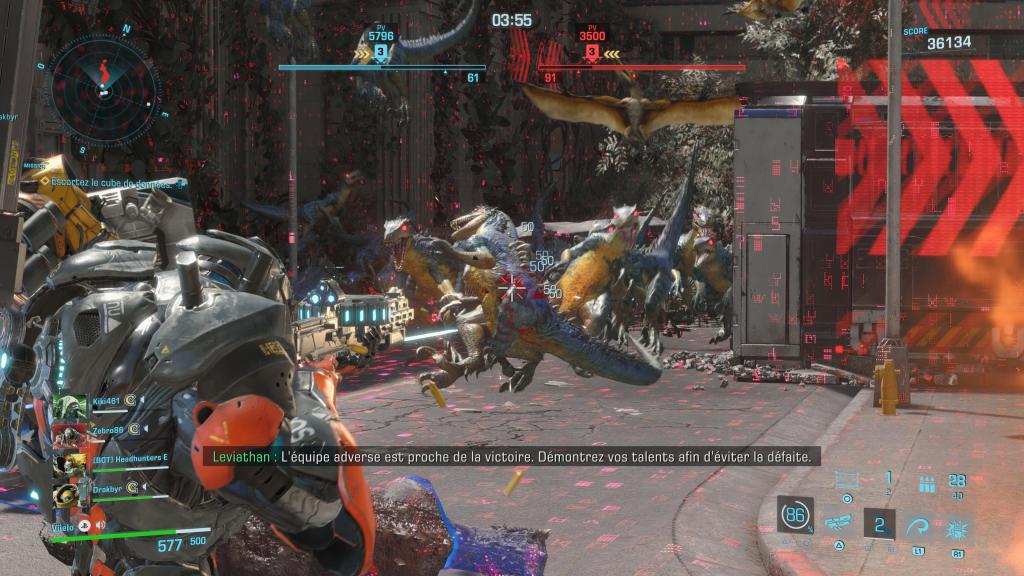The height and width of the screenshot is (576, 1024).
Task: Activate the 86% overdrive gauge
Action: 795,515
